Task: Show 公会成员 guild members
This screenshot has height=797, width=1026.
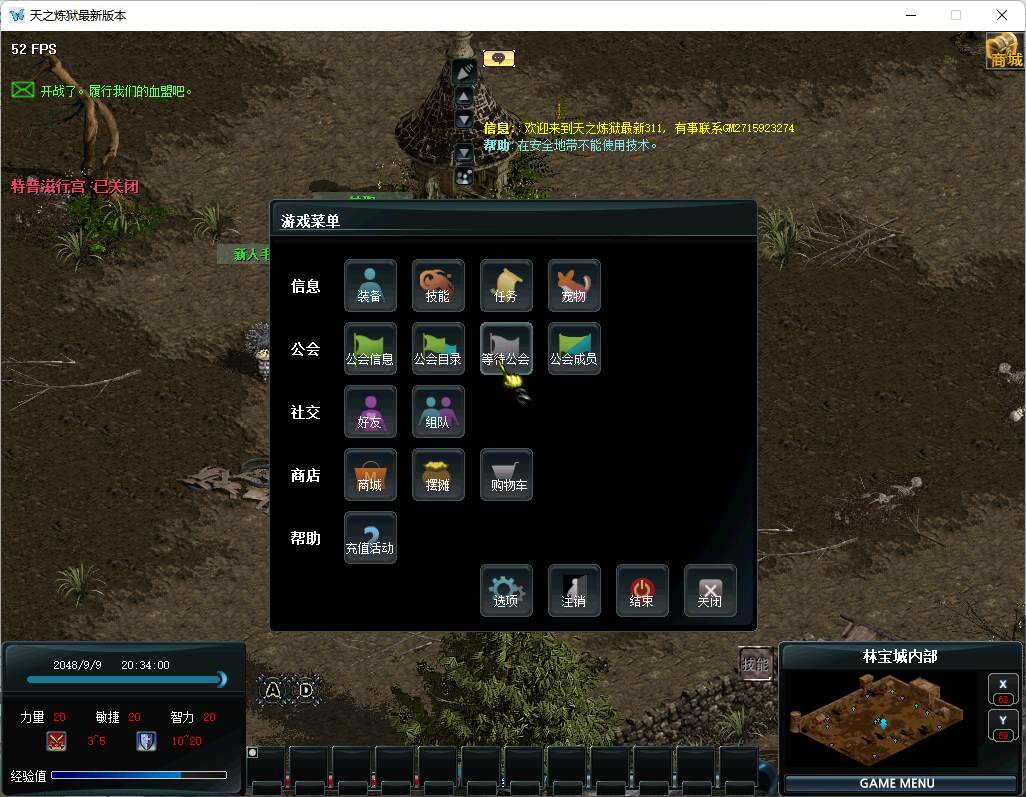Action: (574, 349)
